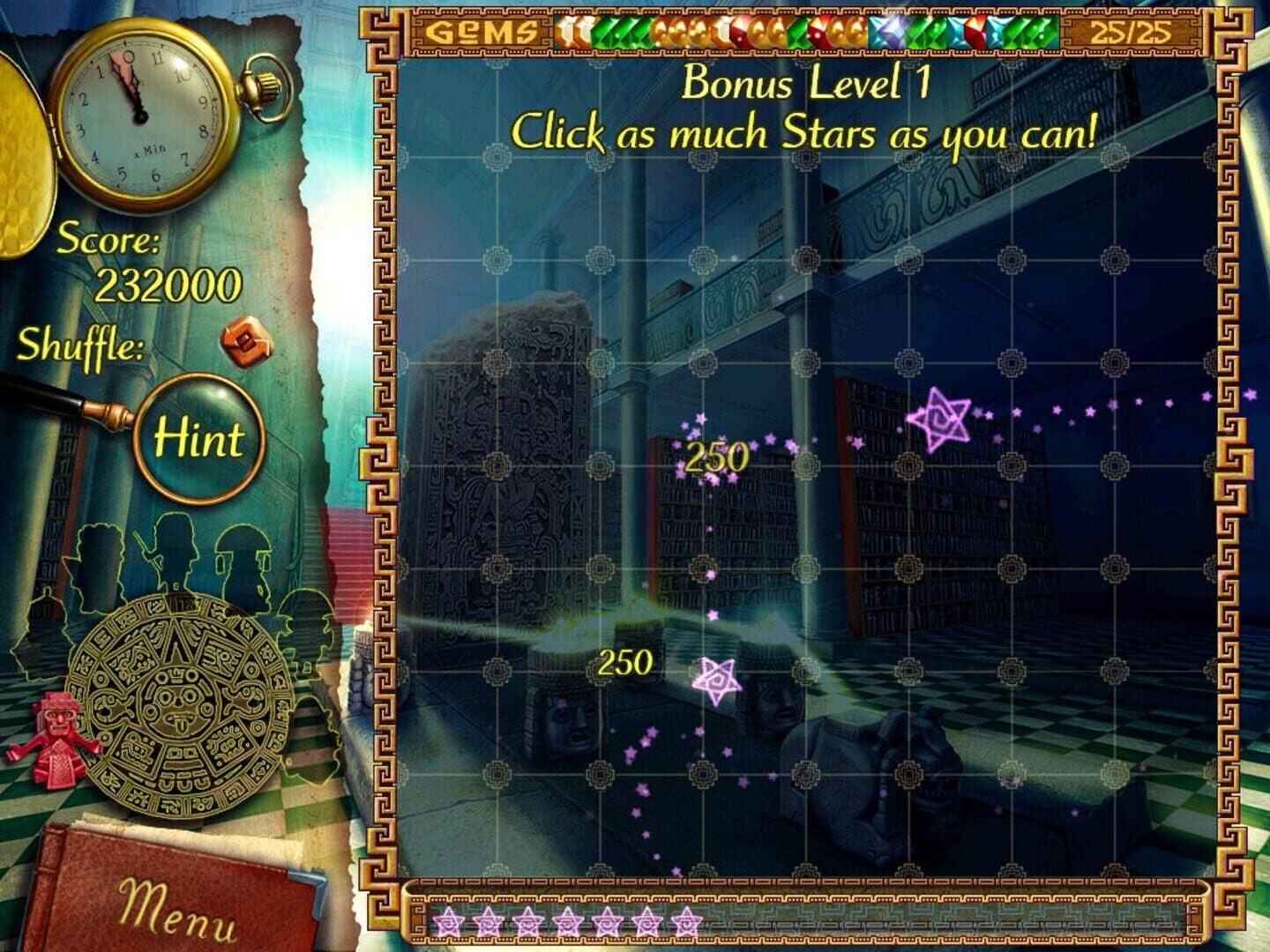Click the 25/25 gem counter
The width and height of the screenshot is (1270, 952).
point(1132,33)
